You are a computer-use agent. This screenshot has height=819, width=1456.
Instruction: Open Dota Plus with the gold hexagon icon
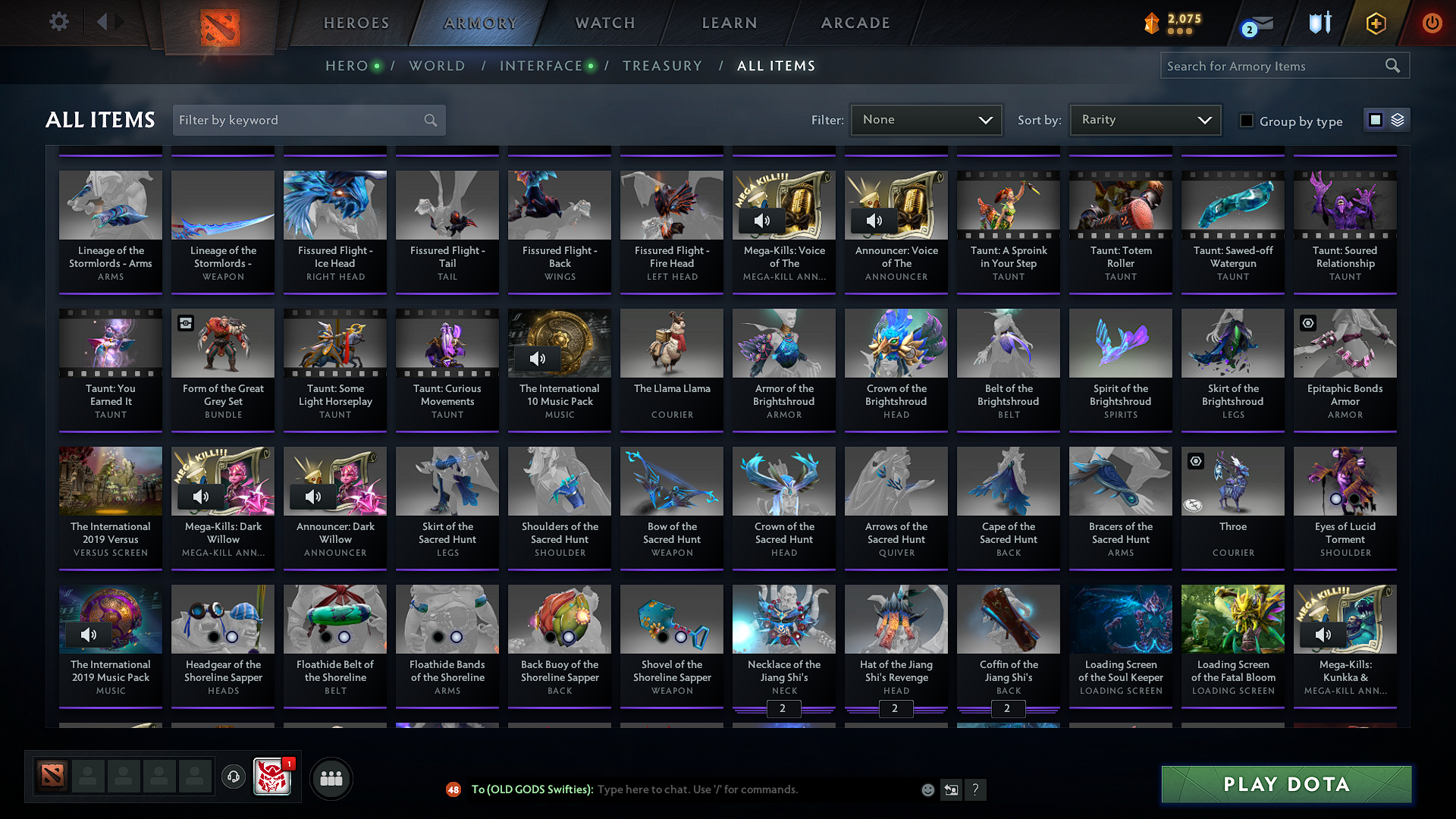[1375, 23]
